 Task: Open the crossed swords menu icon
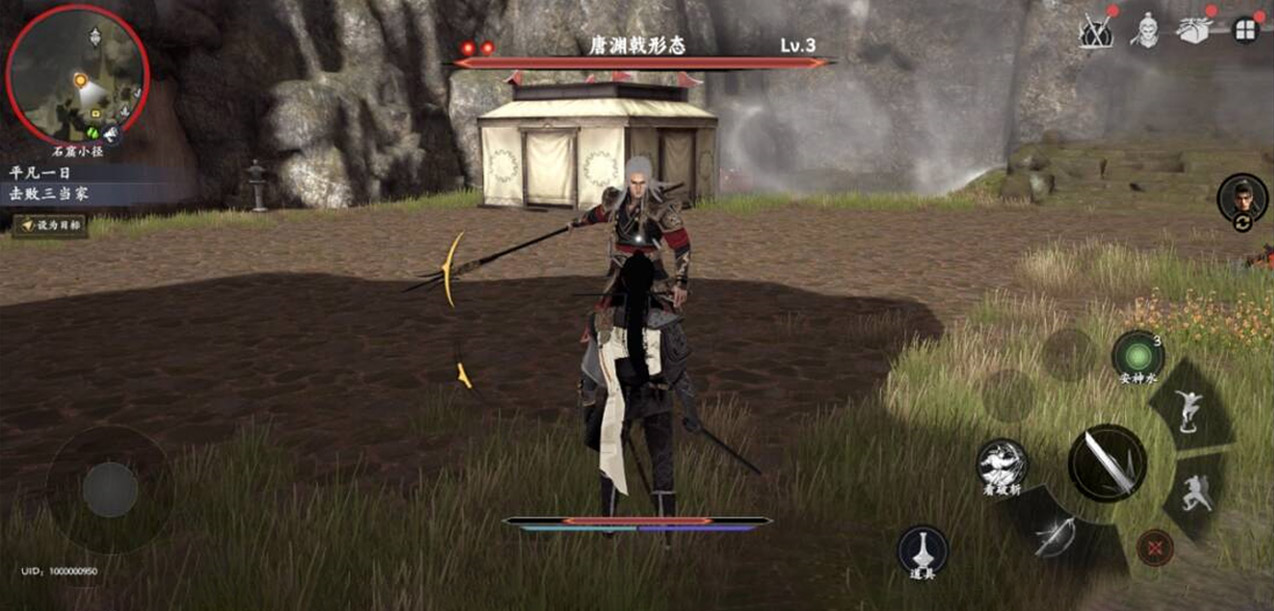point(1097,31)
